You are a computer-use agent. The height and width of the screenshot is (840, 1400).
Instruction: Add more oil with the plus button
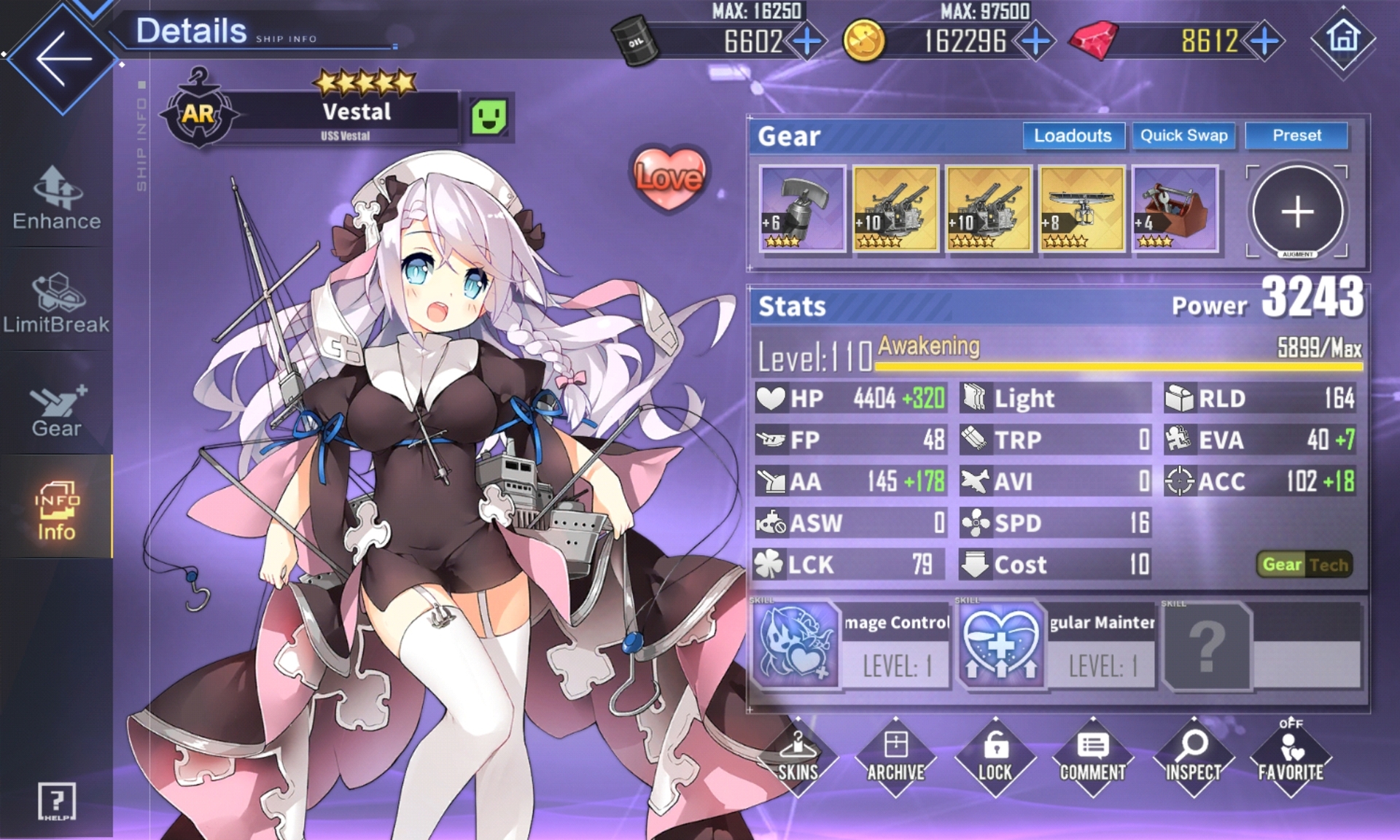(806, 42)
